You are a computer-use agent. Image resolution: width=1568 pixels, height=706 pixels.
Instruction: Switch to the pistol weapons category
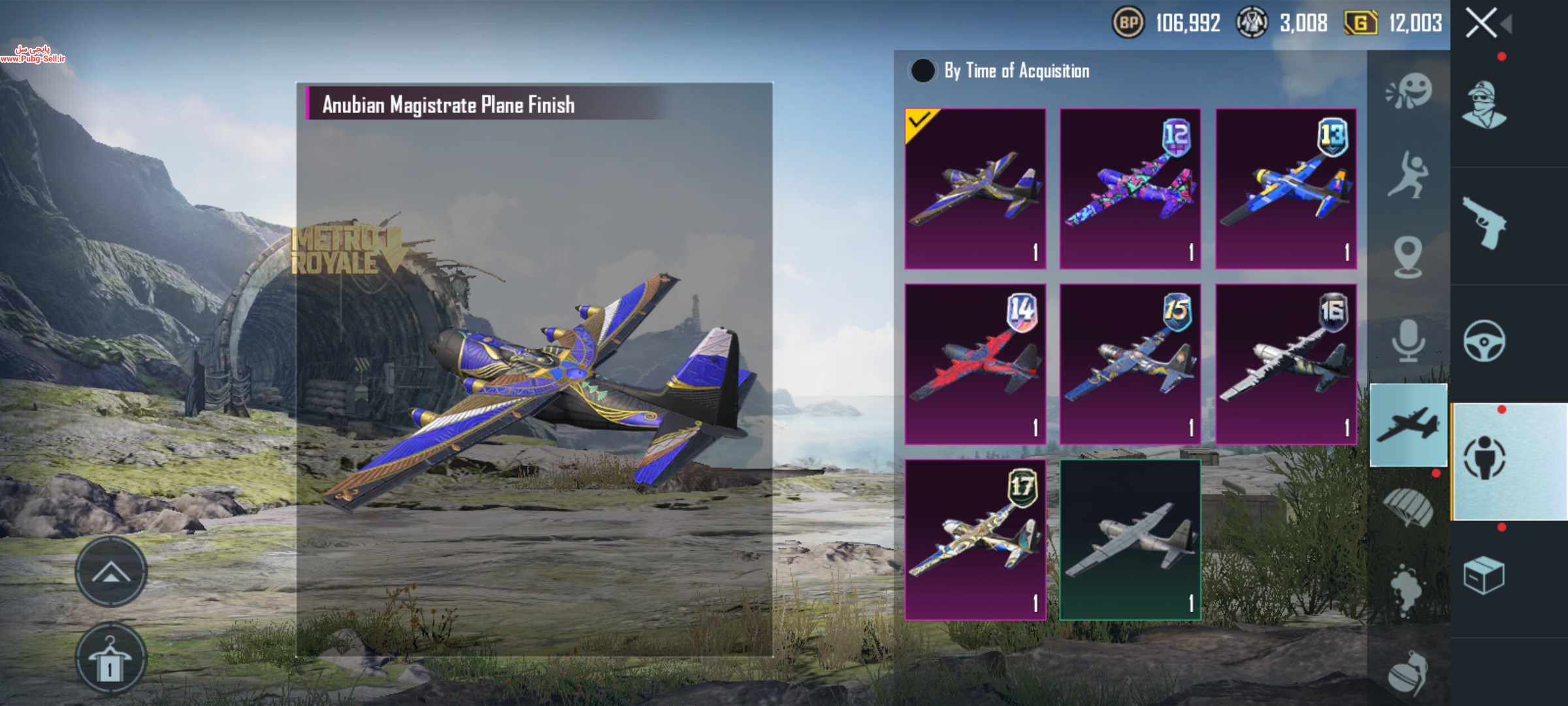click(1484, 224)
